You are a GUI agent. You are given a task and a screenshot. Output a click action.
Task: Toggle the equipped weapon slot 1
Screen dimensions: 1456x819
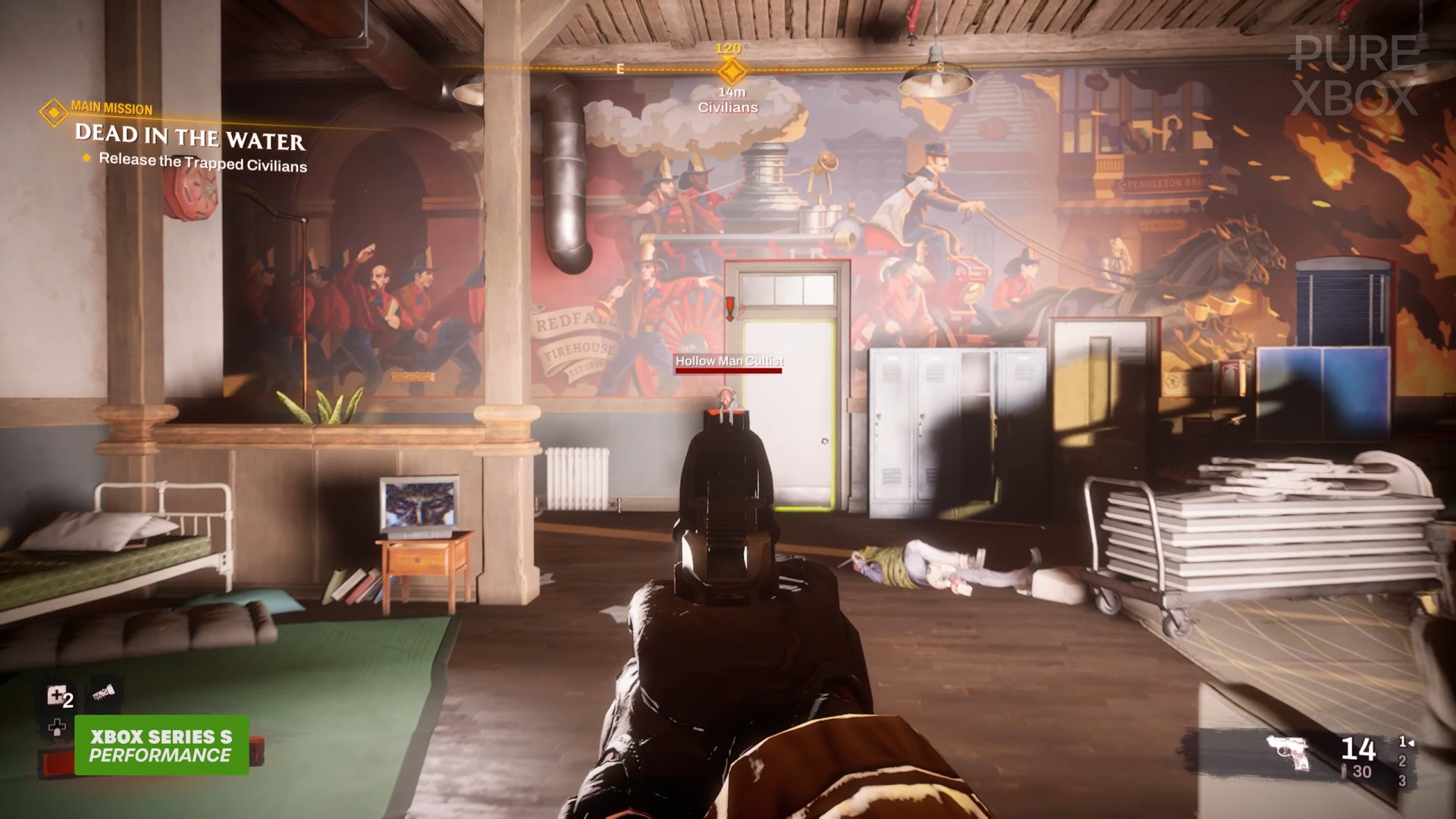coord(1401,741)
